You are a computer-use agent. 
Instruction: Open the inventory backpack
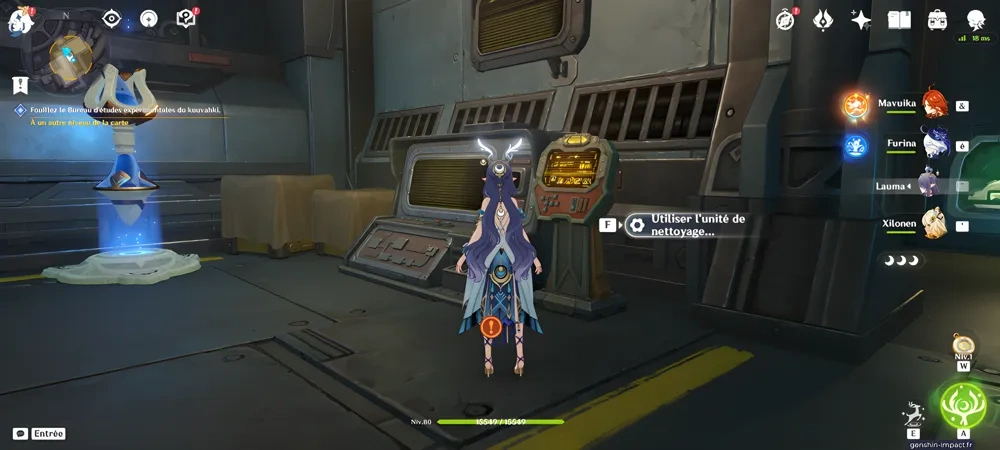938,20
